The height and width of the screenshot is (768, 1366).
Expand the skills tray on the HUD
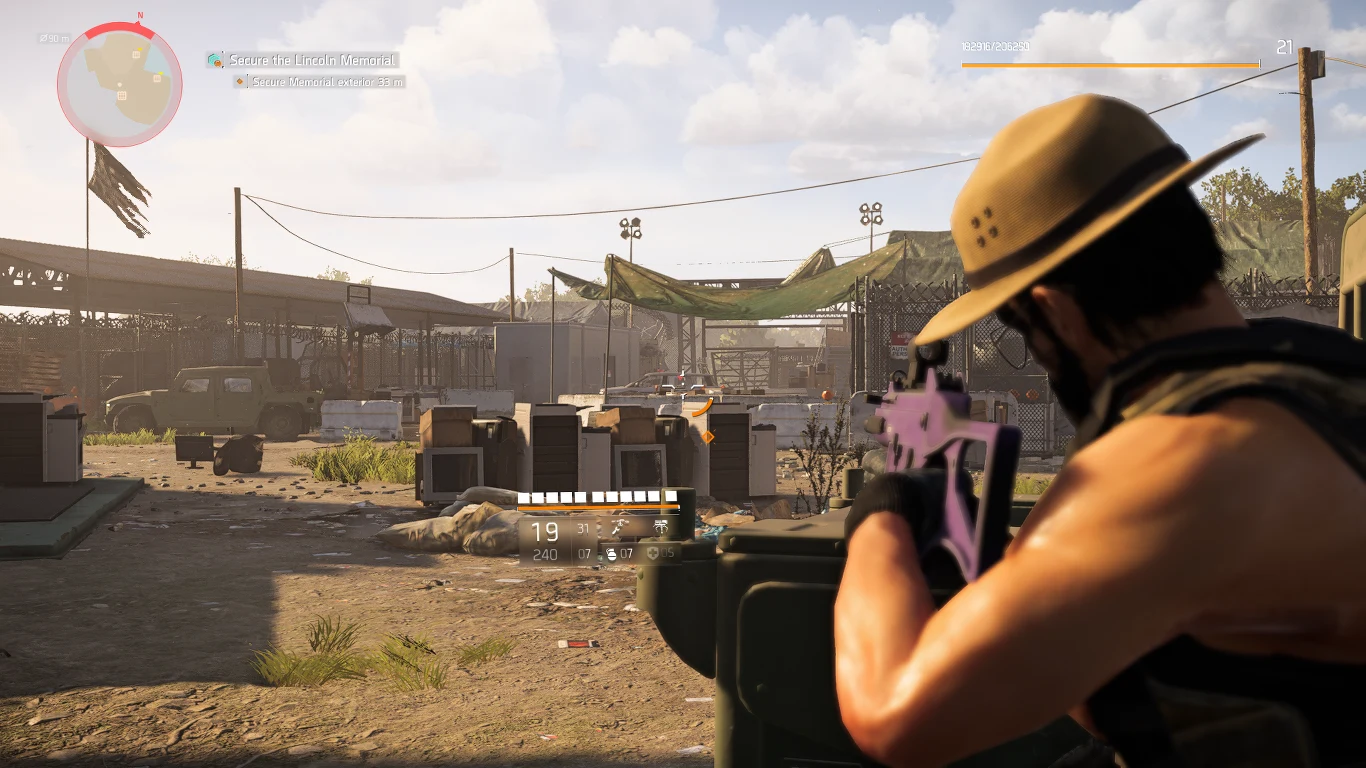tap(640, 527)
